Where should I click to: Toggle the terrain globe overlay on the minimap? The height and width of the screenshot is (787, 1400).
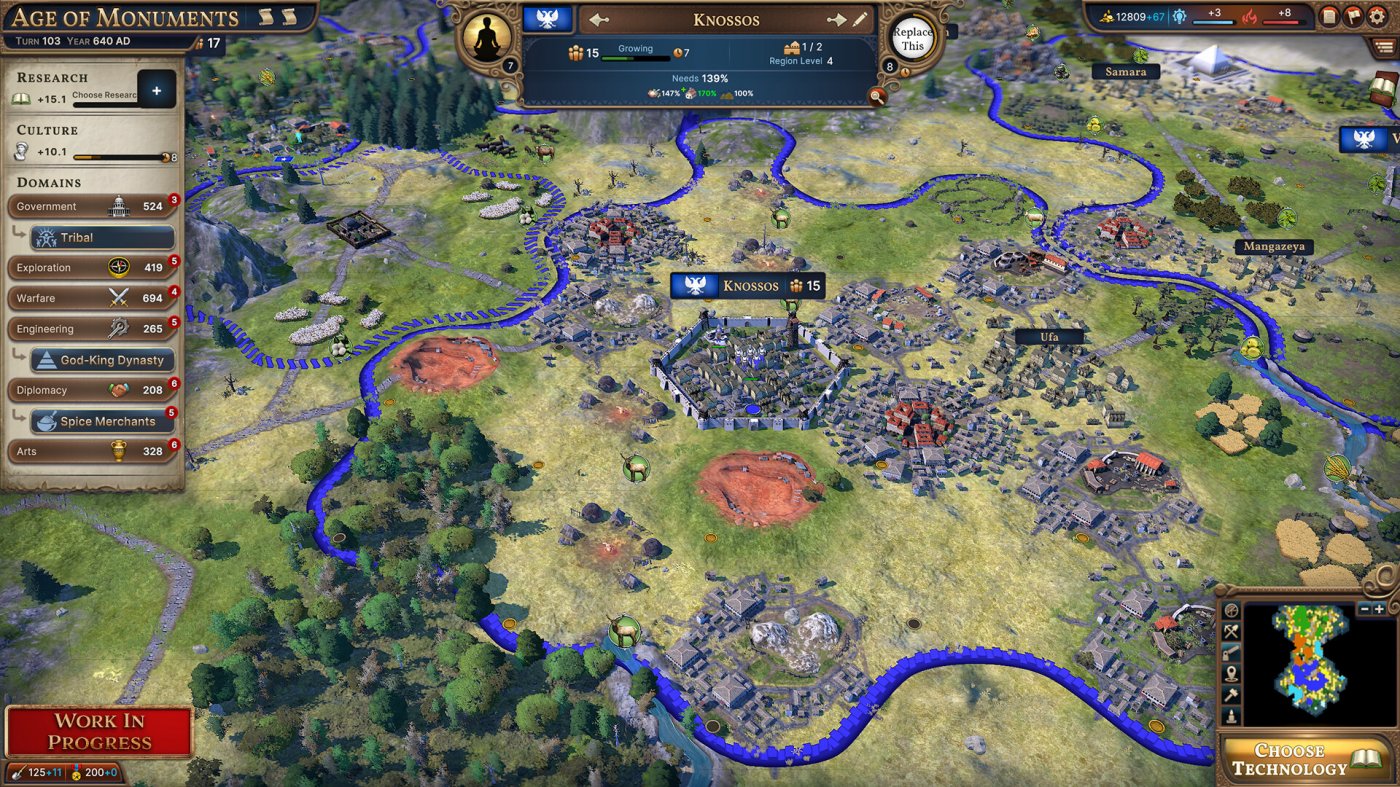[x=1231, y=610]
